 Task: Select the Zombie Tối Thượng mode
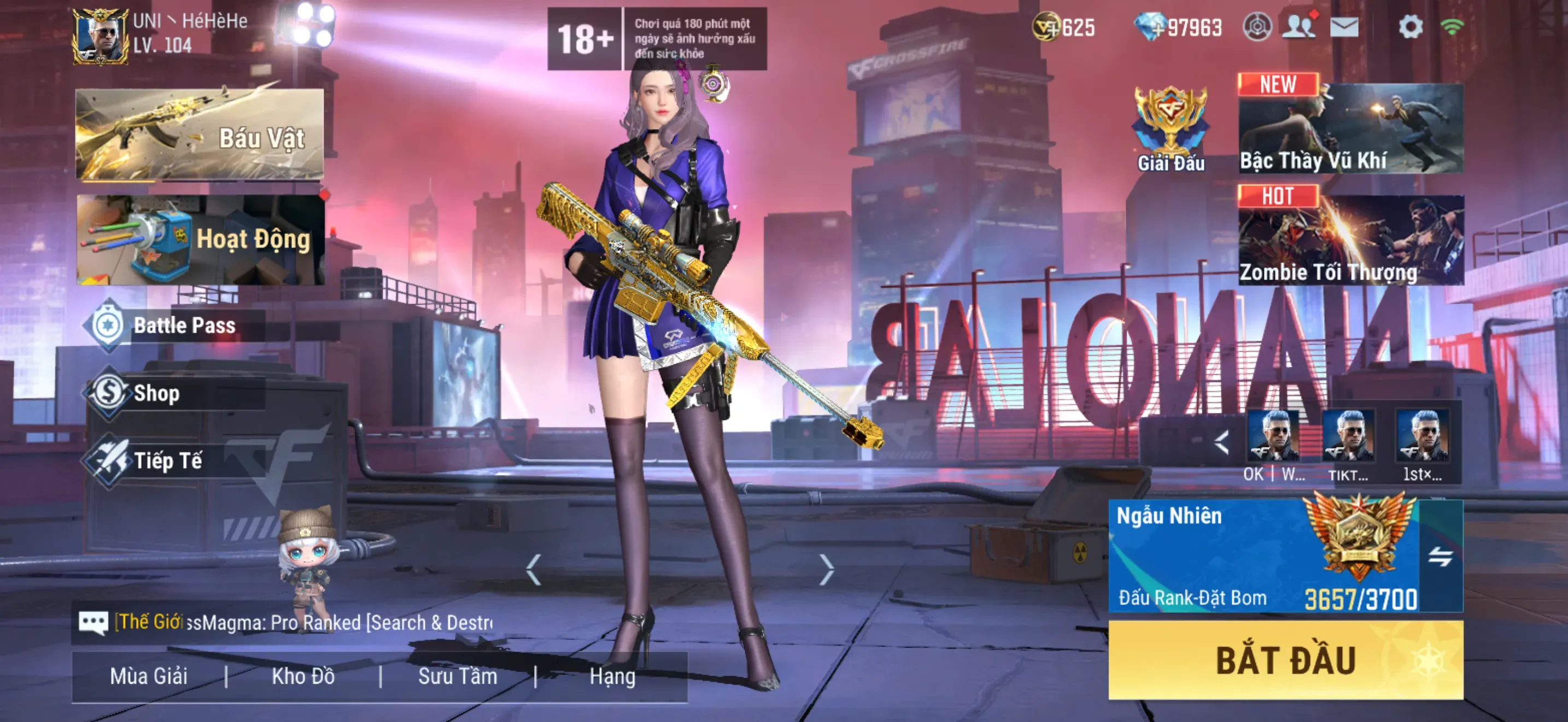(1351, 240)
